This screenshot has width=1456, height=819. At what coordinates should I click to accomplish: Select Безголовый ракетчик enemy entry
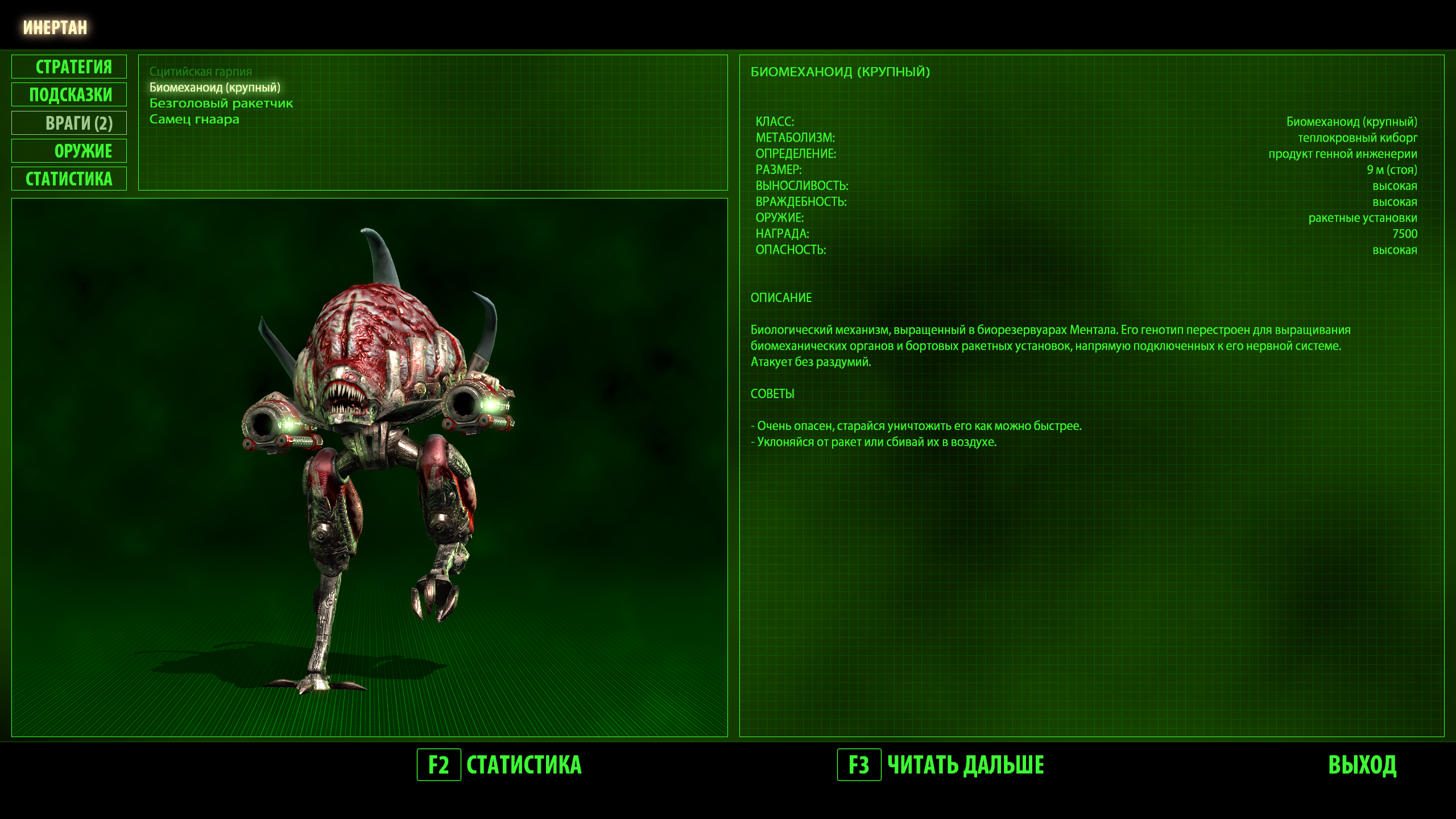tap(221, 104)
